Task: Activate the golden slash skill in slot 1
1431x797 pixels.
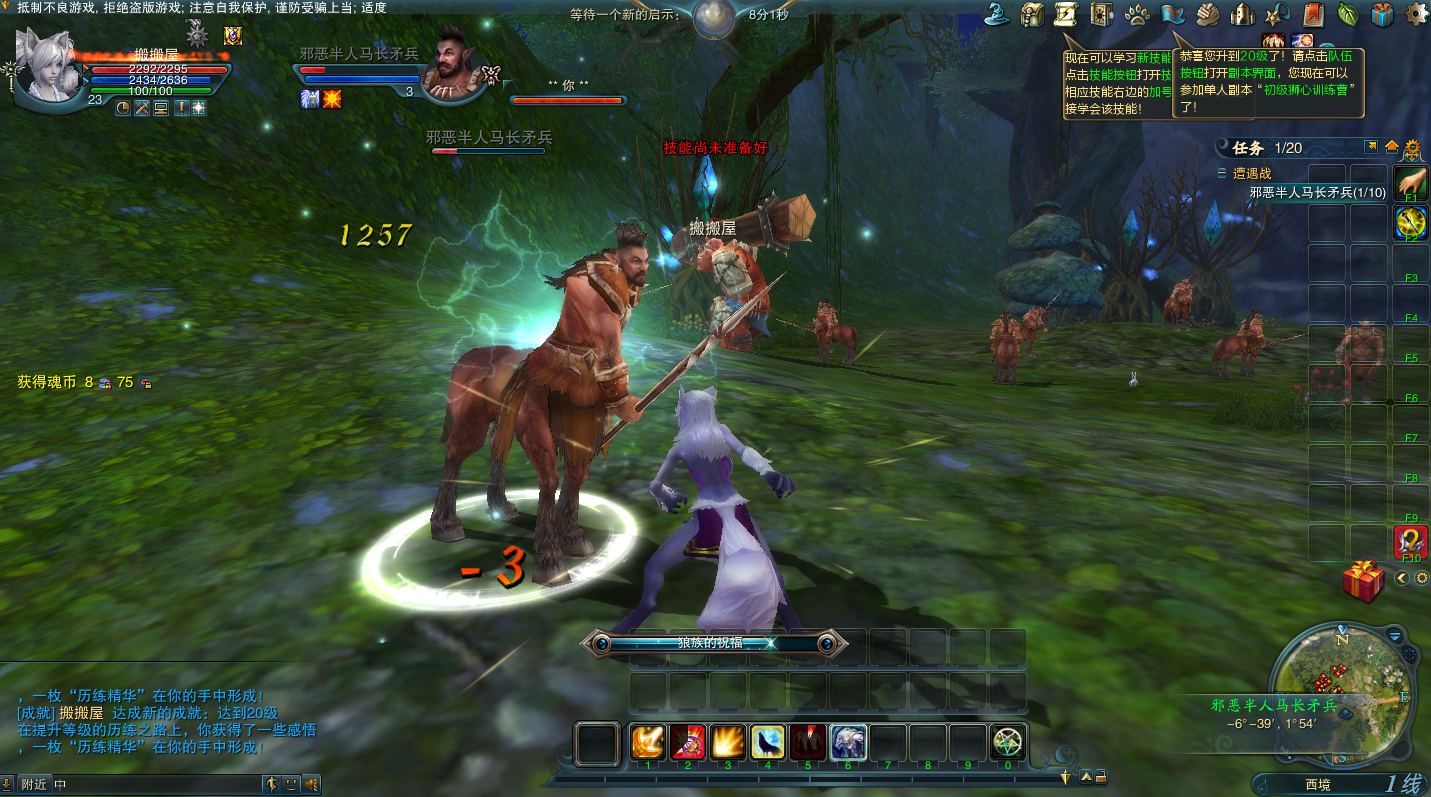Action: [648, 743]
